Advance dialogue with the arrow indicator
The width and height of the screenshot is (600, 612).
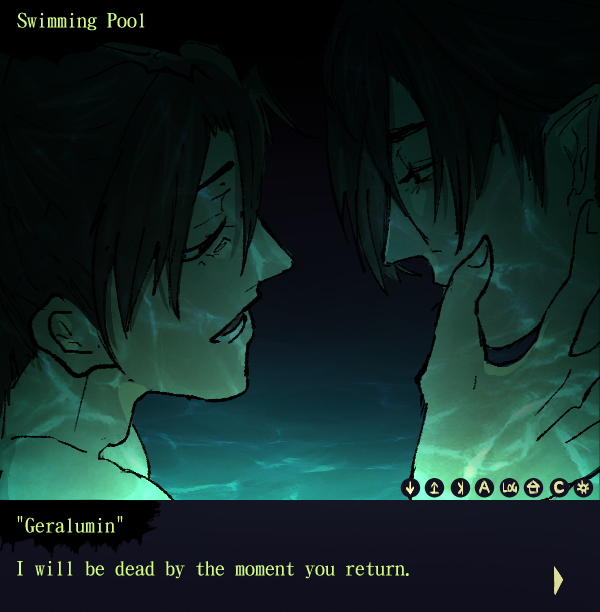point(558,579)
